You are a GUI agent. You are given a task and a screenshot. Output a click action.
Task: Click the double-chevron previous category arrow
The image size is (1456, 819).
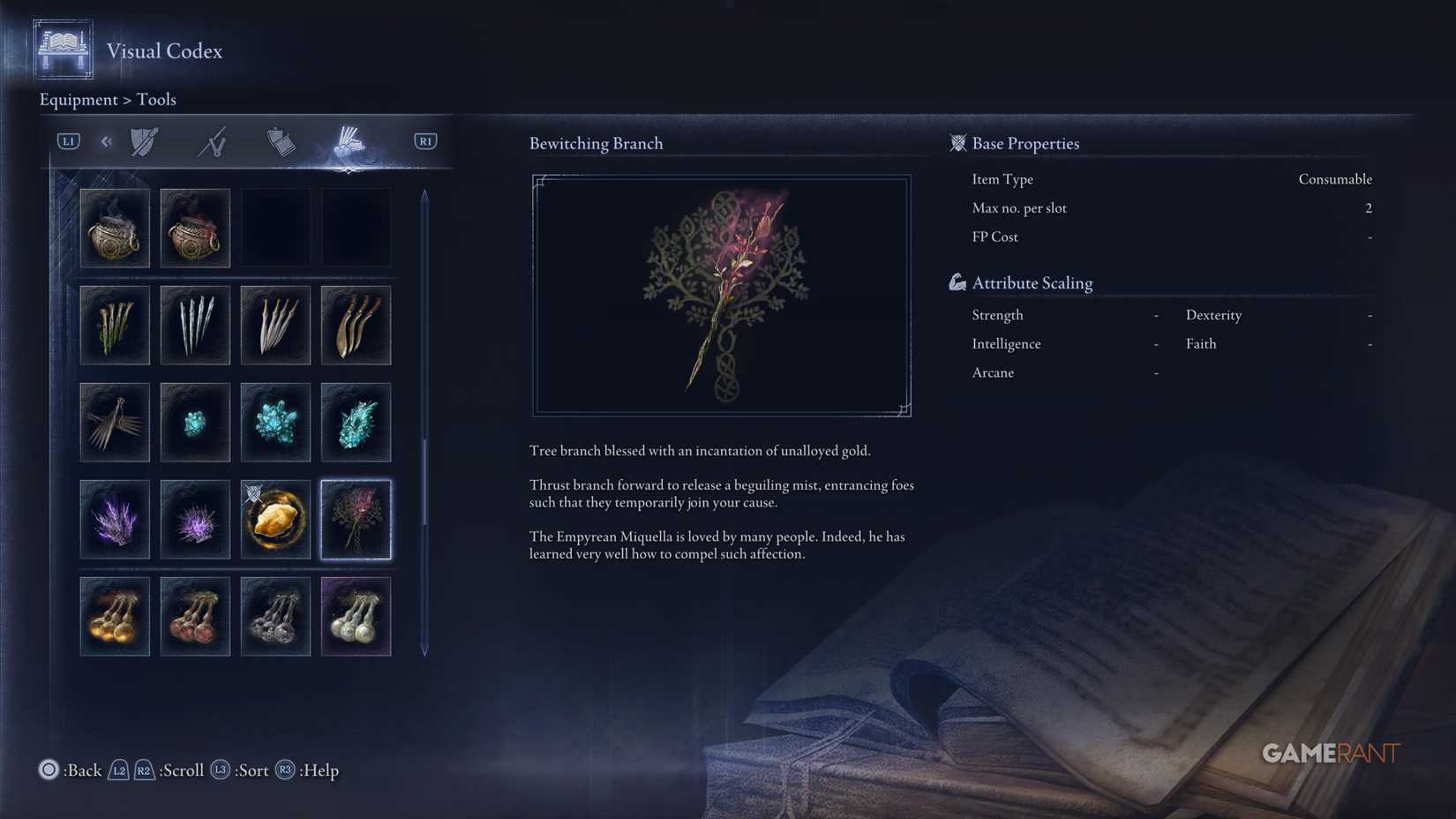[x=107, y=140]
